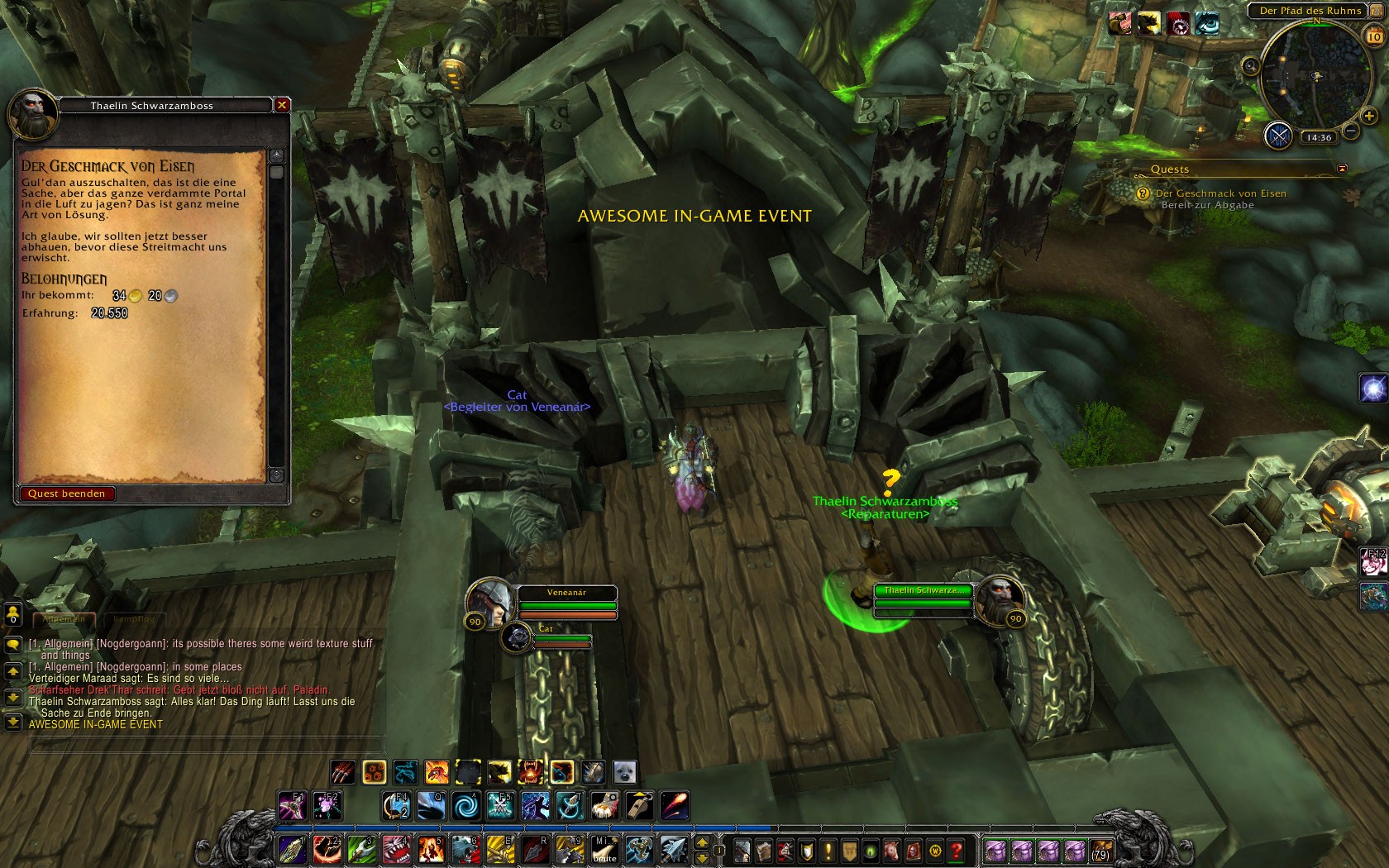Zoom out on the minimap

point(1350,131)
